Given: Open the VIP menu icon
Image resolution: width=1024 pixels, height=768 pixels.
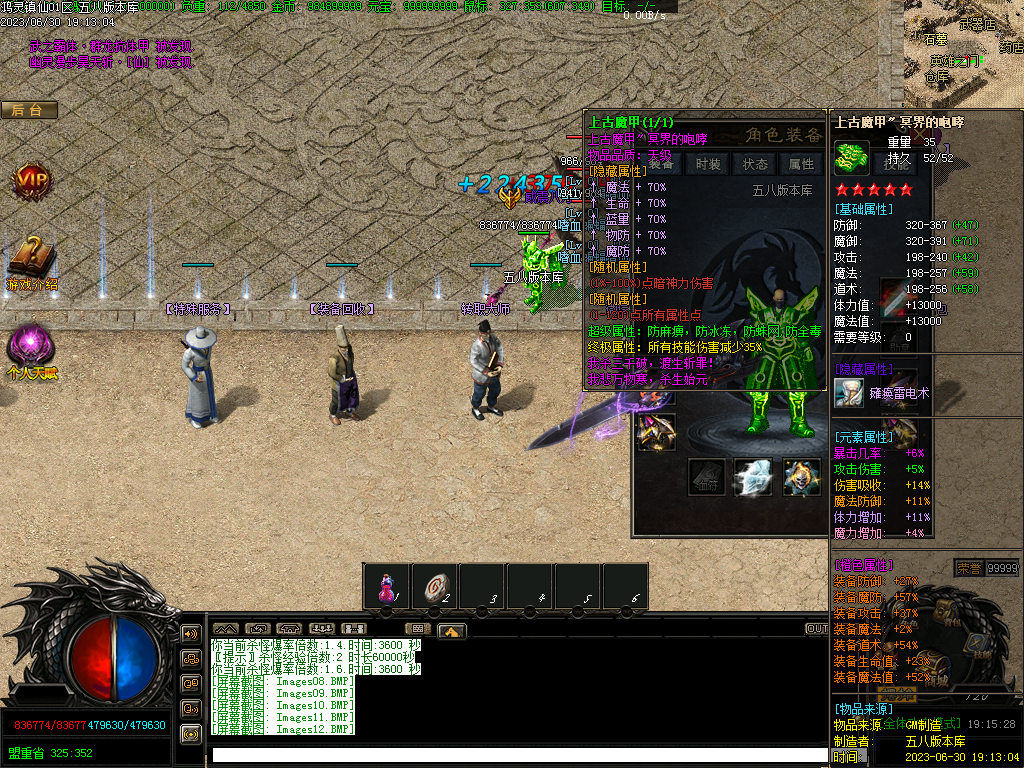Looking at the screenshot, I should pyautogui.click(x=31, y=181).
